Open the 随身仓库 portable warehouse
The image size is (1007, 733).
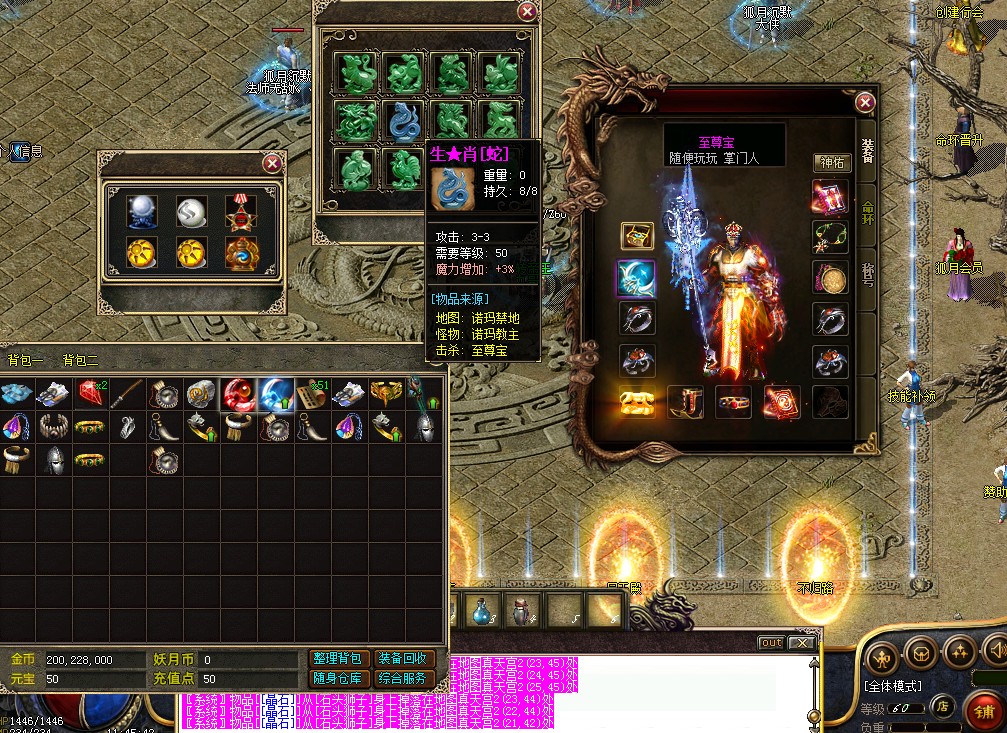click(339, 679)
